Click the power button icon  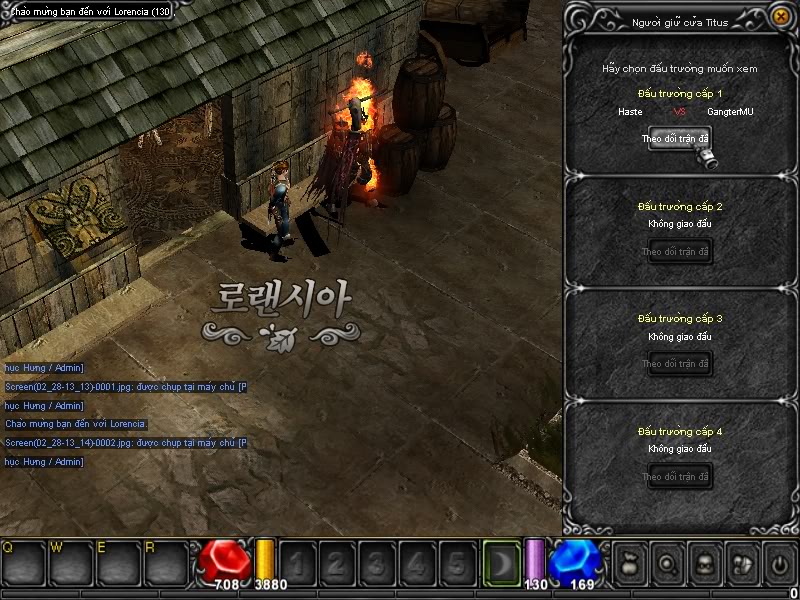779,564
